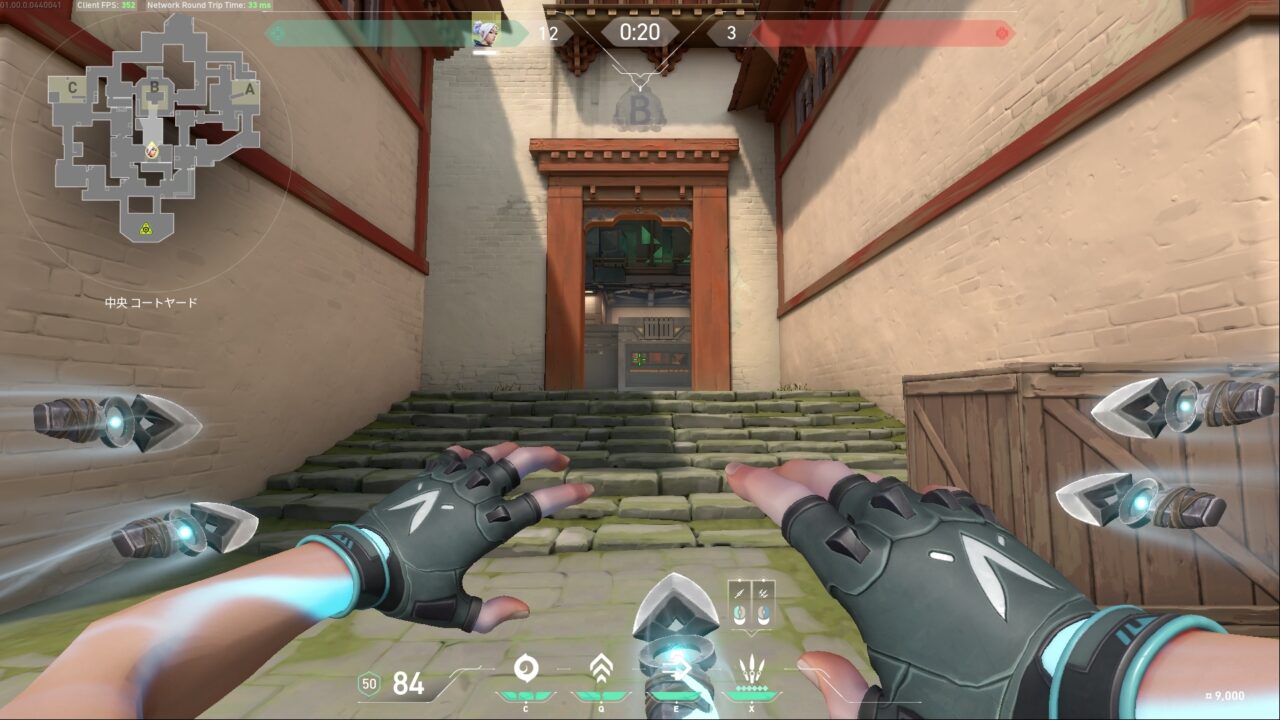Image resolution: width=1280 pixels, height=720 pixels.
Task: Use the Updraft chevron ability icon
Action: (x=600, y=668)
